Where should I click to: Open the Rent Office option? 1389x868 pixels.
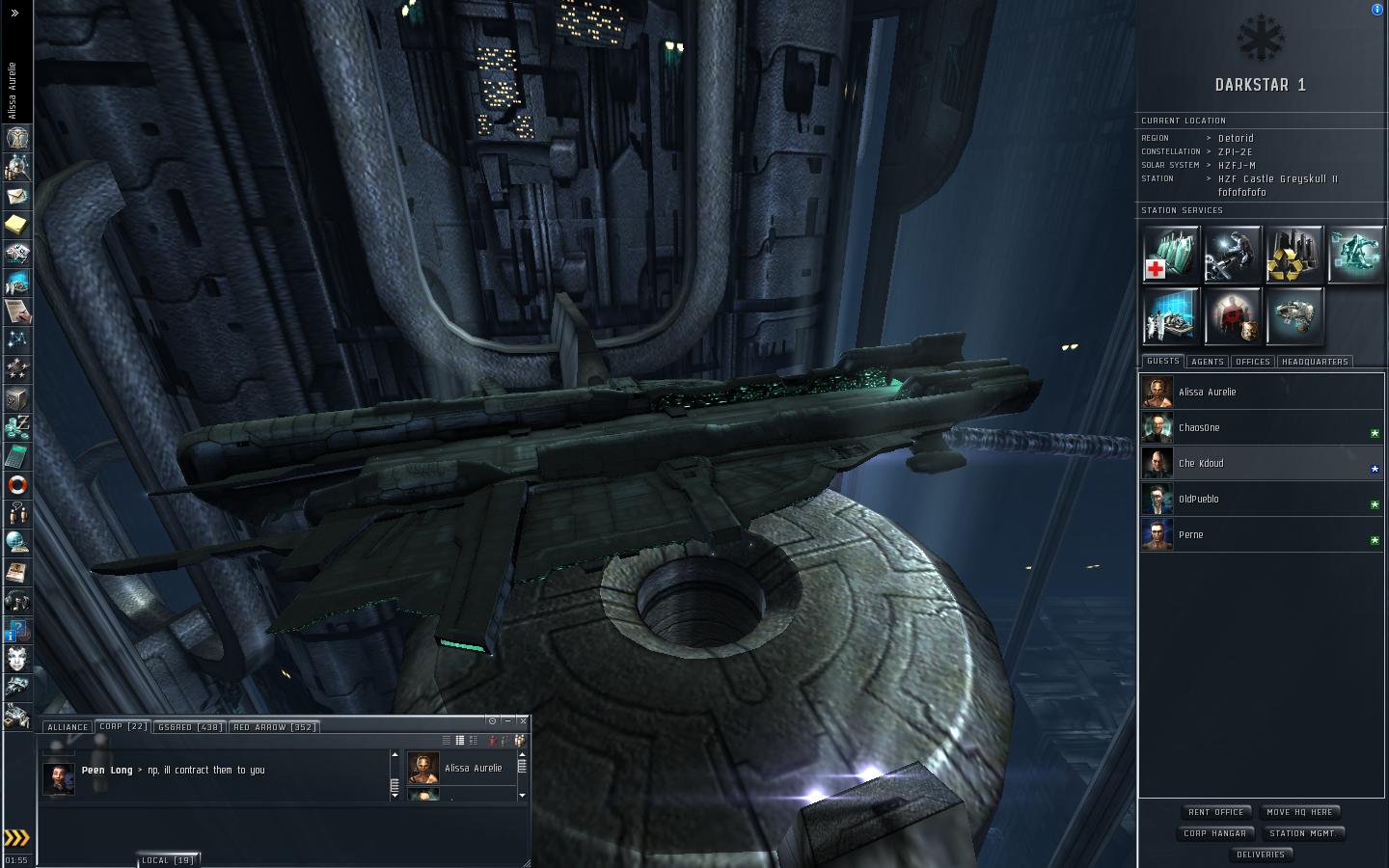click(x=1216, y=812)
